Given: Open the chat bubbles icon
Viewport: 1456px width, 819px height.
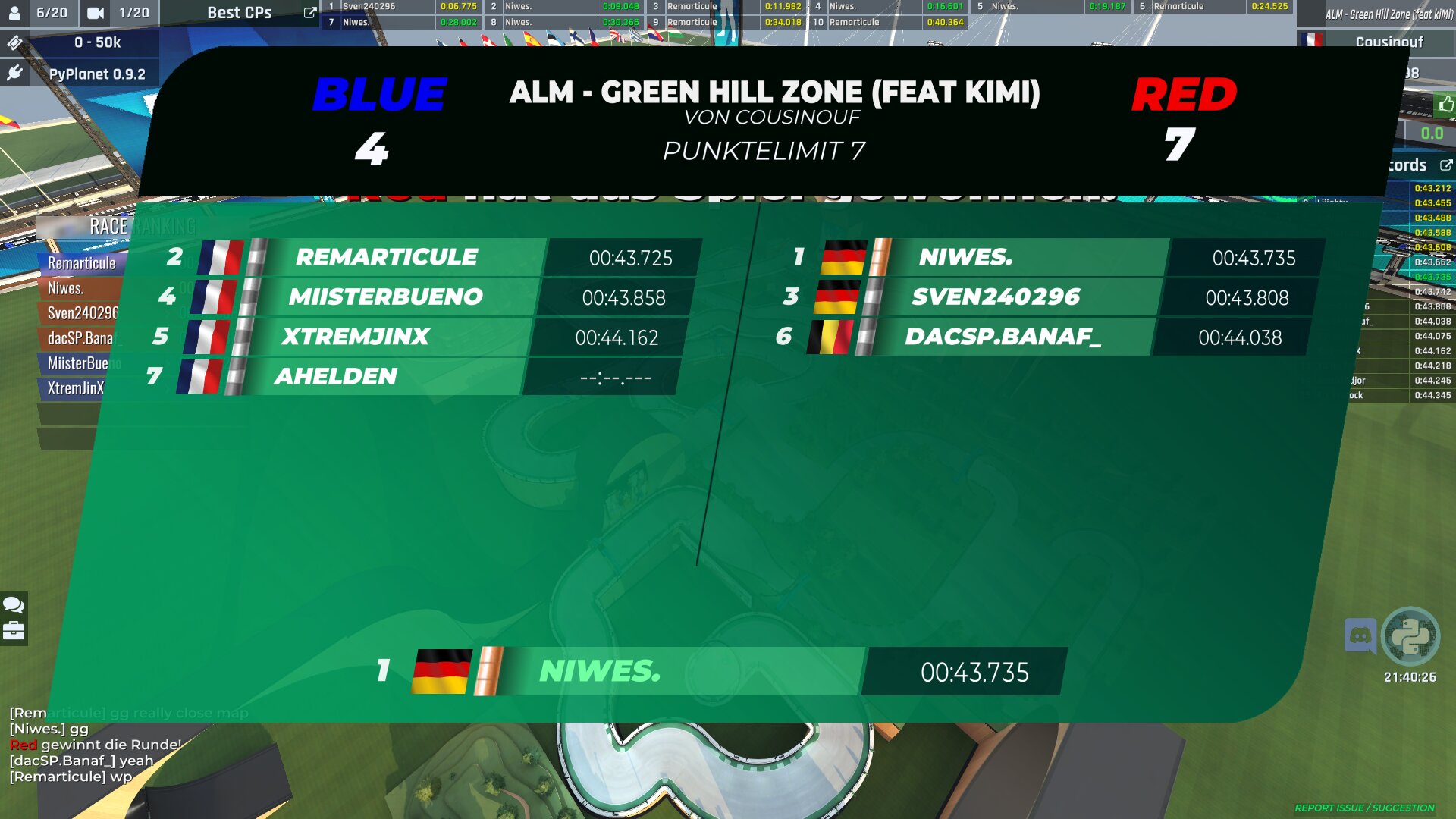Looking at the screenshot, I should pos(14,604).
